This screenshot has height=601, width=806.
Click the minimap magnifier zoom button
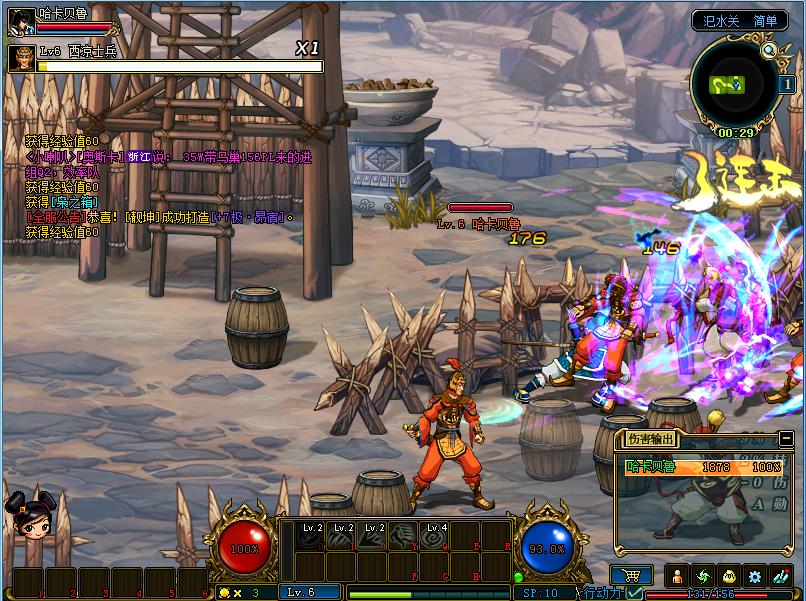coord(768,51)
